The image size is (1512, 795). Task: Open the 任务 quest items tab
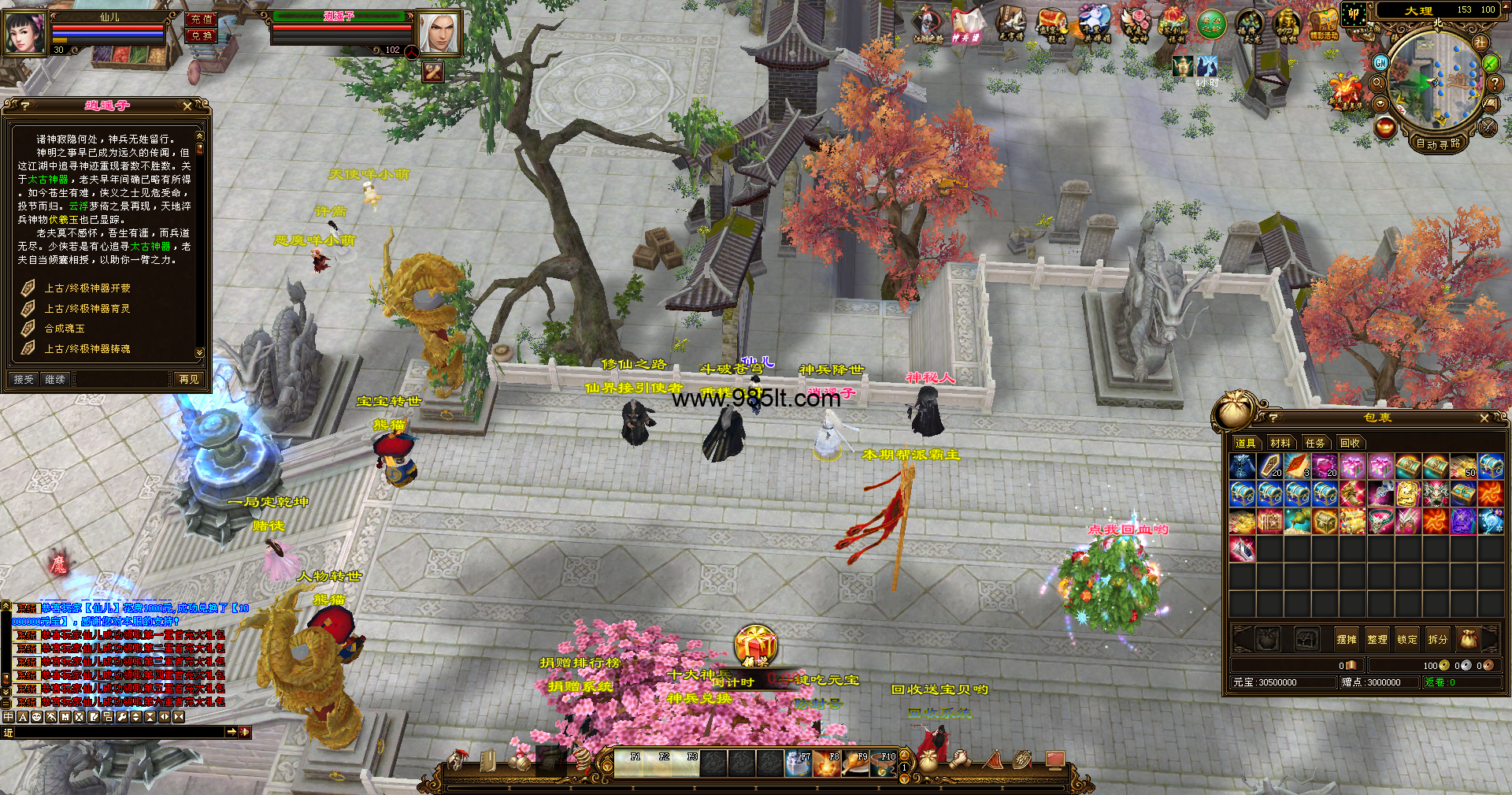(1315, 443)
